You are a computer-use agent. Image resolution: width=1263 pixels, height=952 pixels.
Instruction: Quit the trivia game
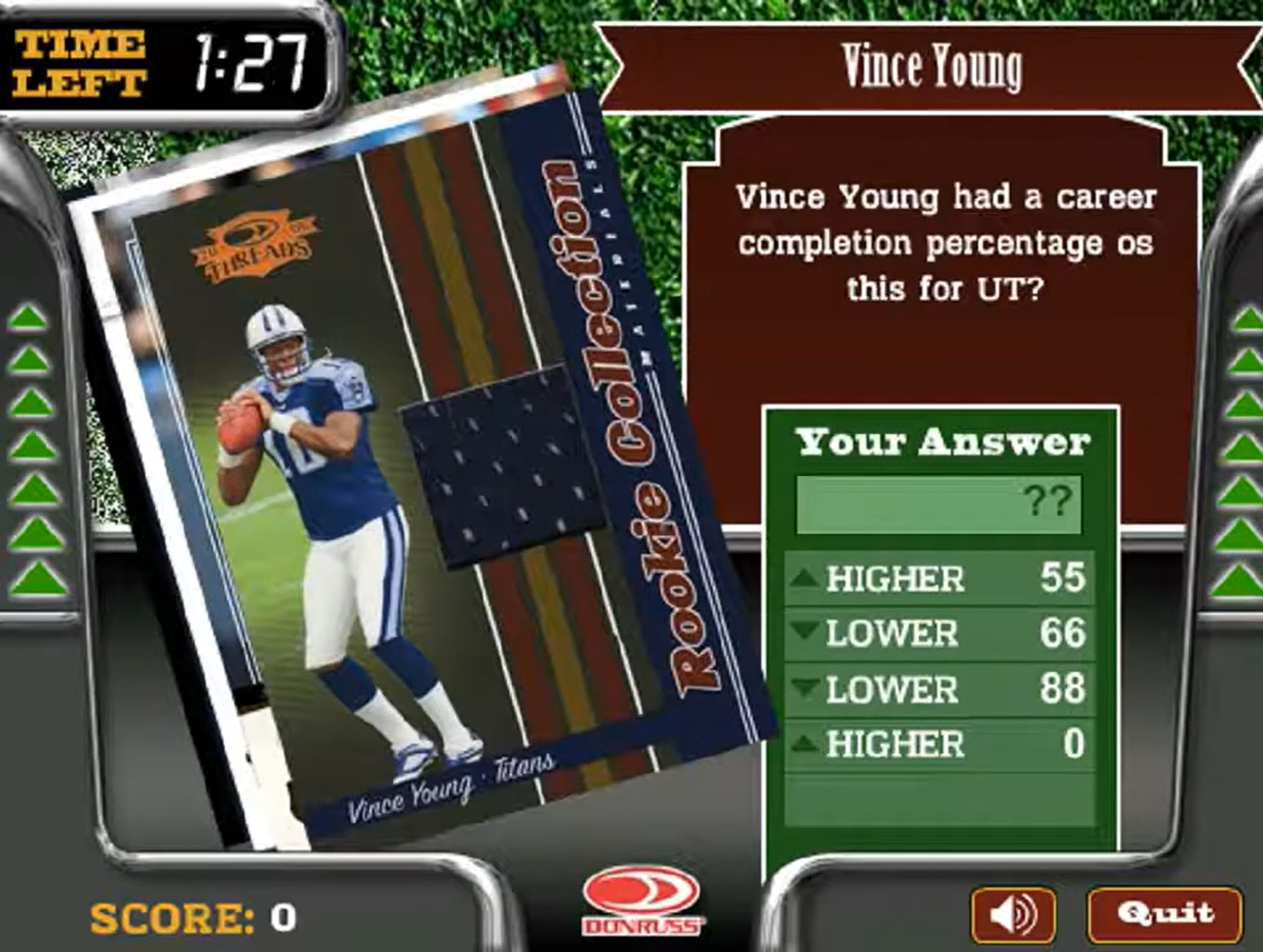(1164, 914)
